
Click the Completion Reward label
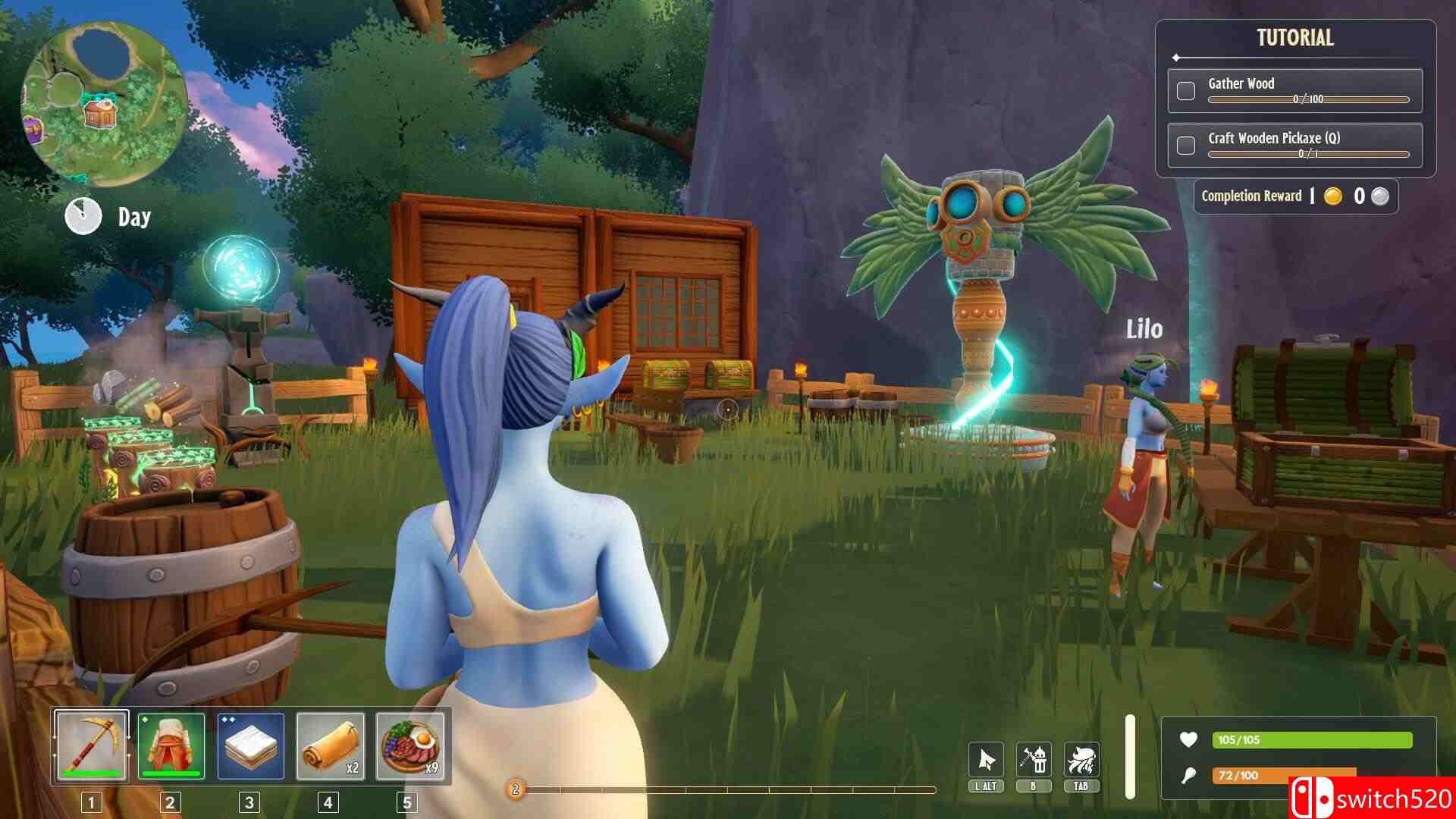[1251, 196]
